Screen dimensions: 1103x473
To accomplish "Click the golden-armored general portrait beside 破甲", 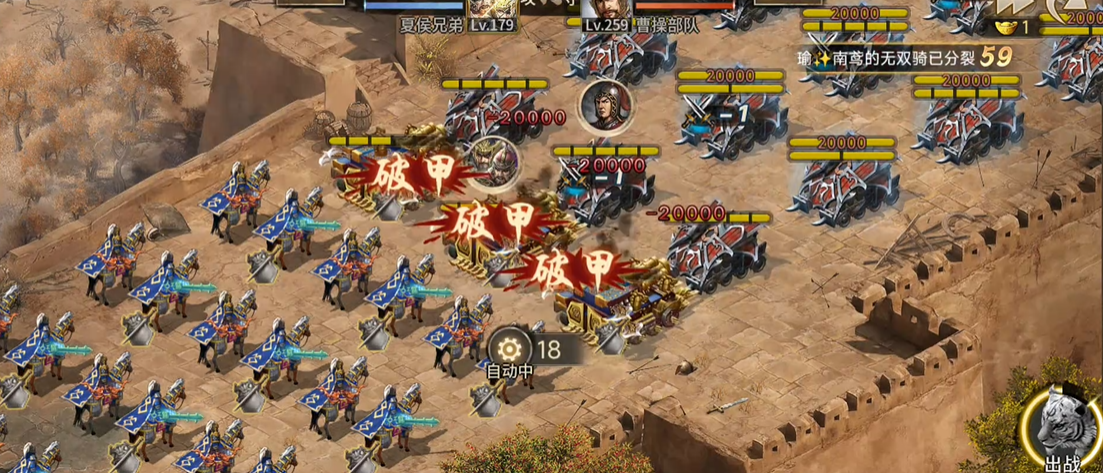I will coord(493,164).
